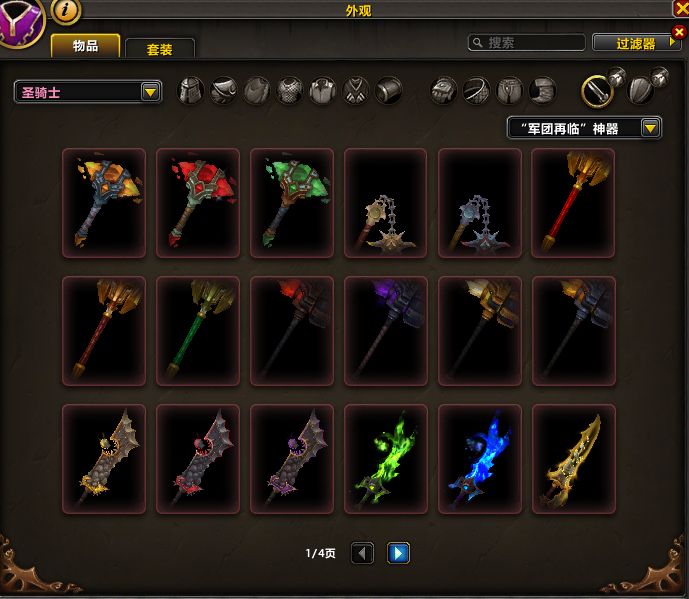689x599 pixels.
Task: Open the "军团再临"神器 category dropdown
Action: 584,128
